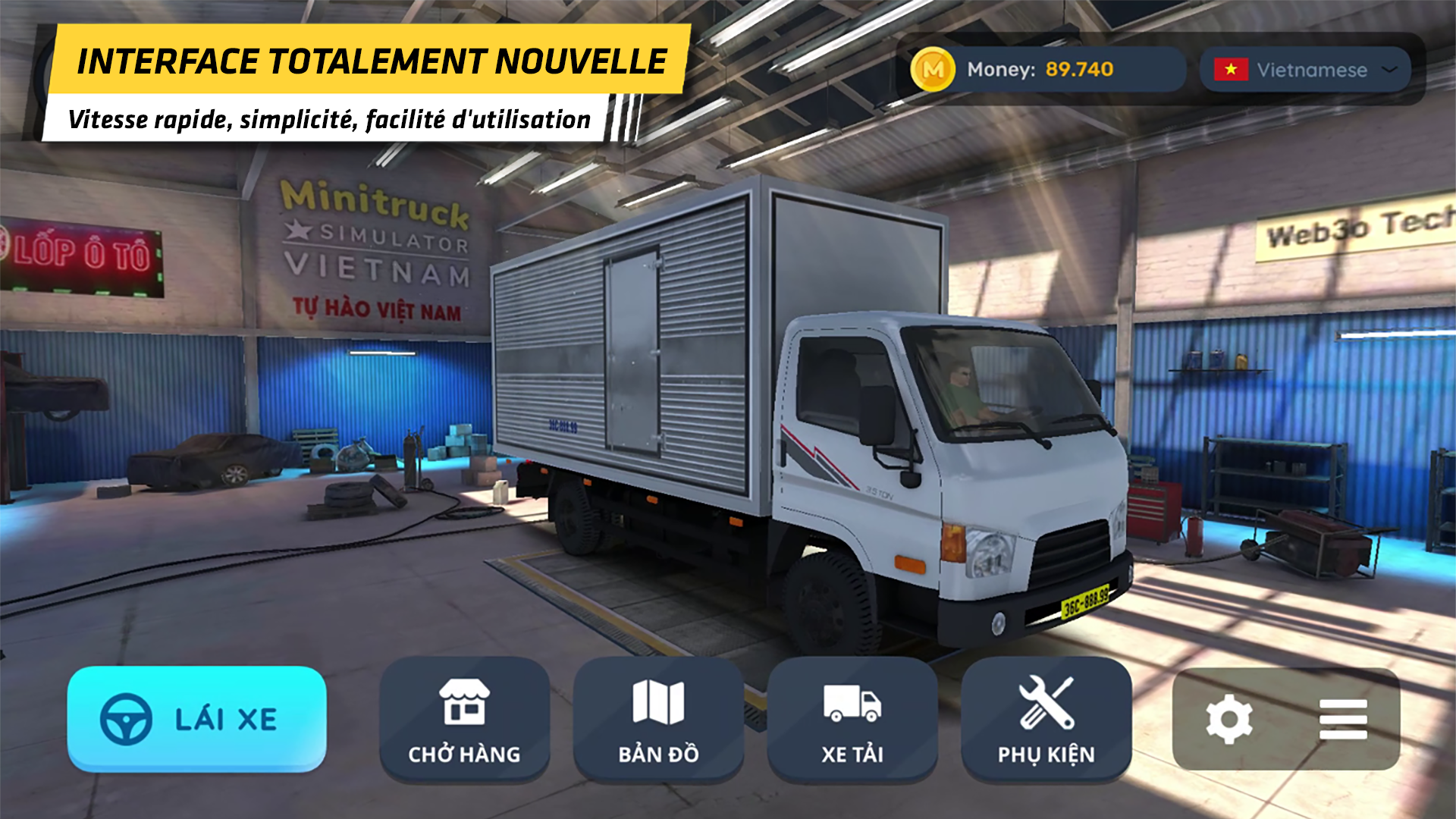Expand the Vietnamese language dropdown
Viewport: 1456px width, 819px height.
point(1304,71)
